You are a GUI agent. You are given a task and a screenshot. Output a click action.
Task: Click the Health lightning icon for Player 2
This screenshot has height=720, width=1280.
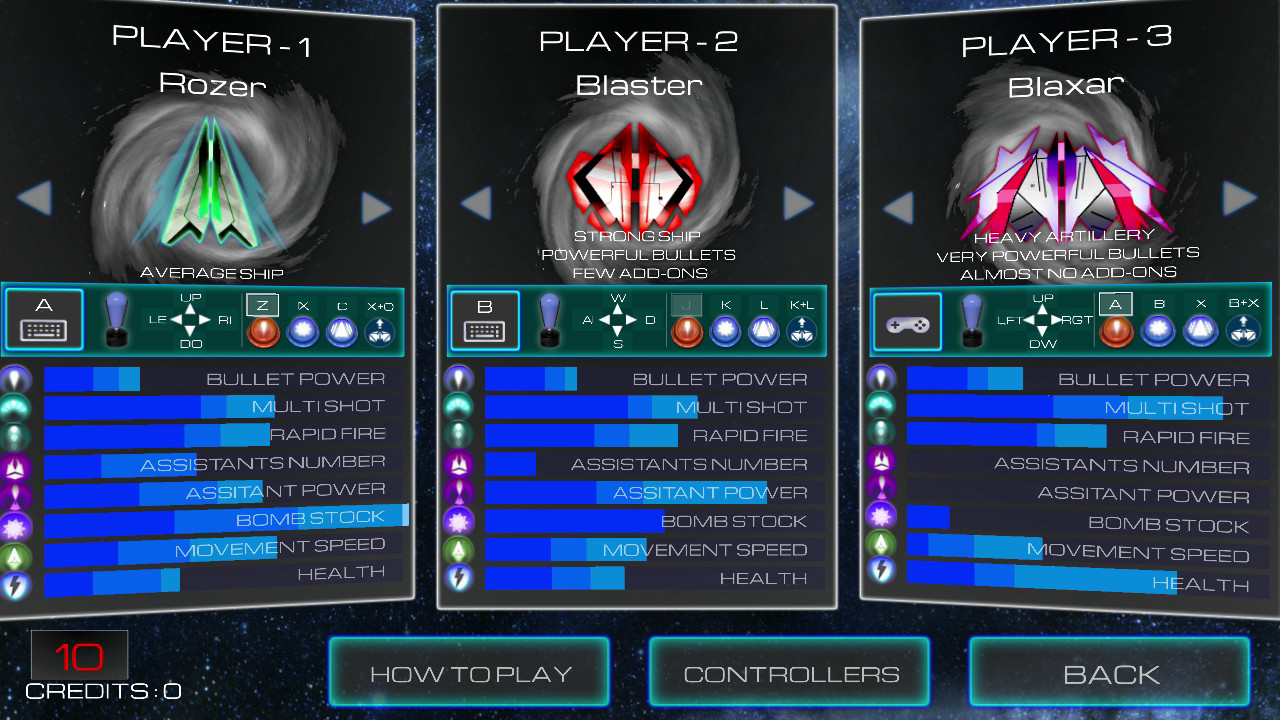pyautogui.click(x=458, y=578)
